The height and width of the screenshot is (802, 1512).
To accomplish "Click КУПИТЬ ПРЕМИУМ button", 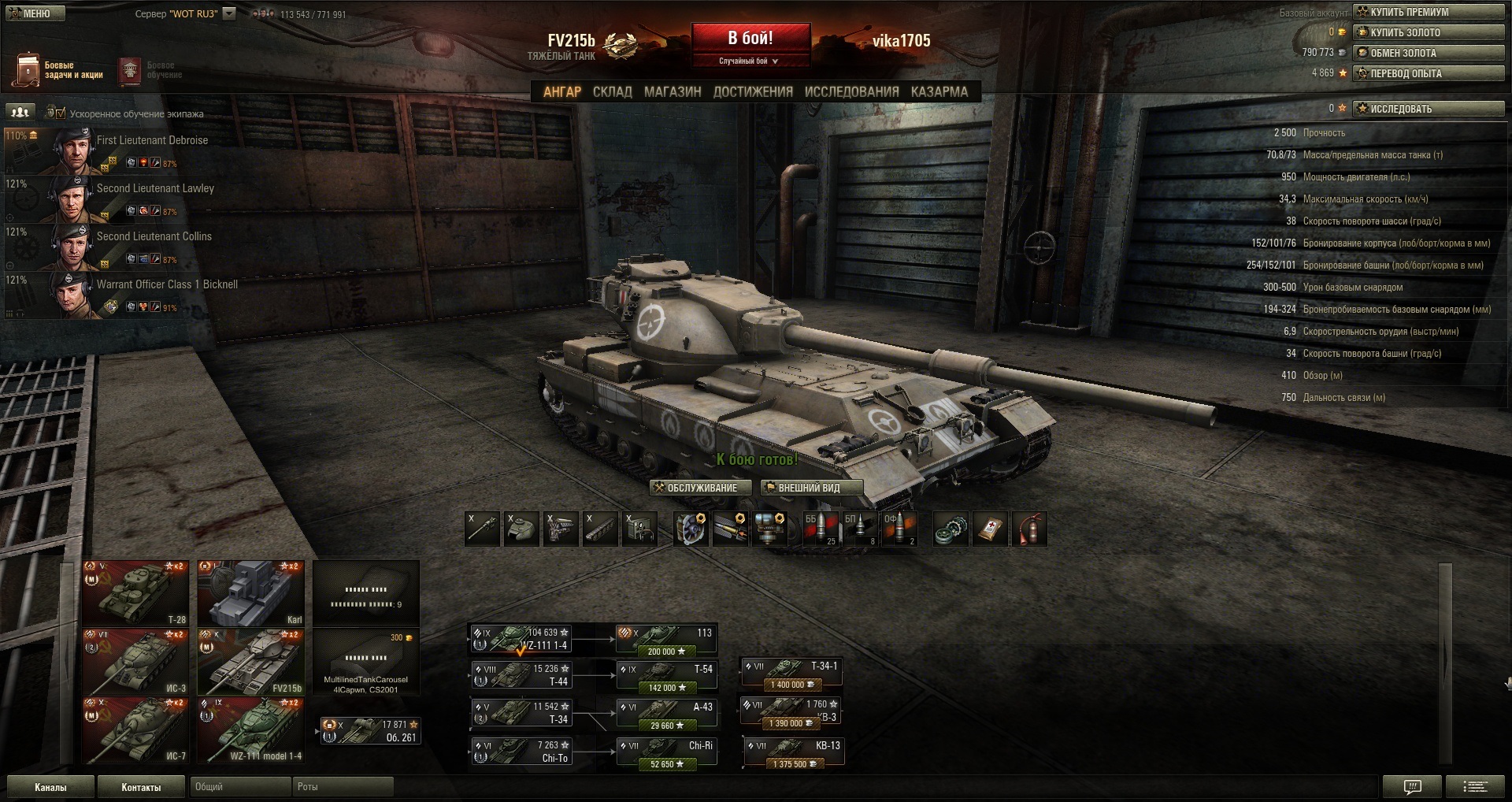I will [1428, 12].
